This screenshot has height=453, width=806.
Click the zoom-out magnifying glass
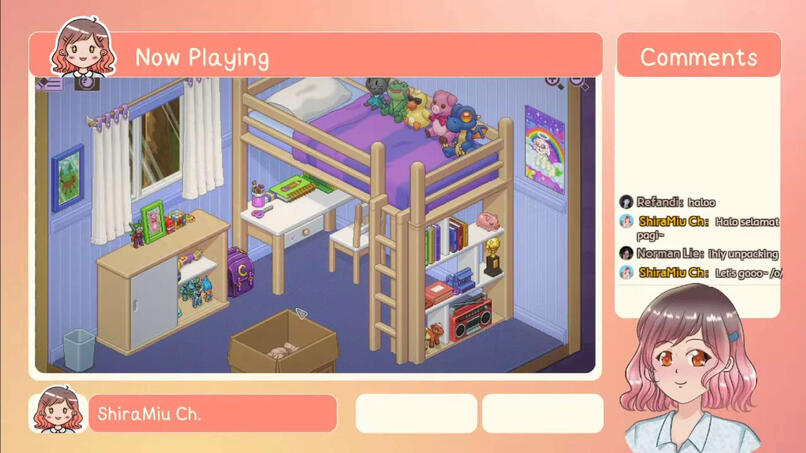[578, 82]
